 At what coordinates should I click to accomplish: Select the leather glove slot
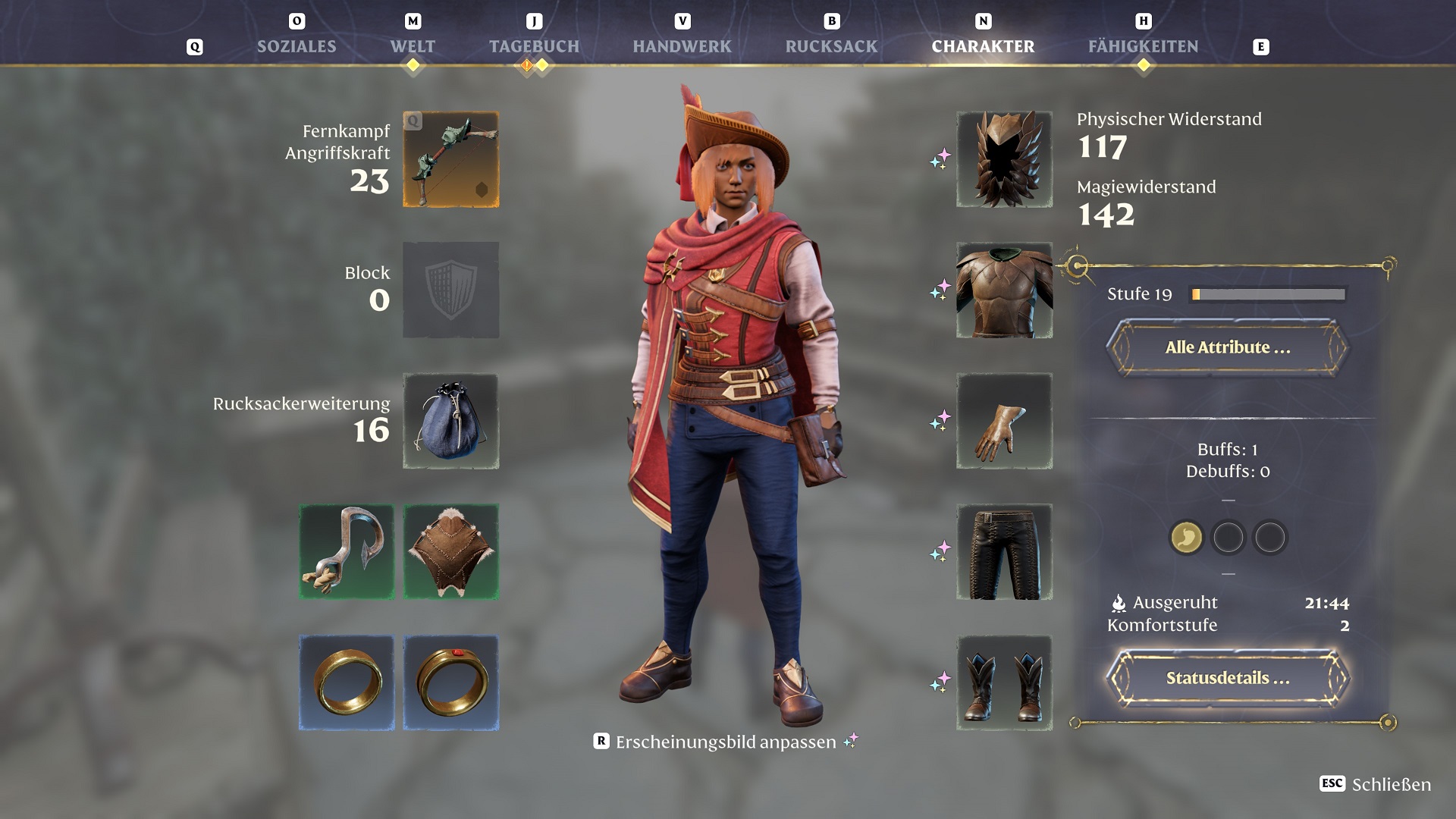1004,421
